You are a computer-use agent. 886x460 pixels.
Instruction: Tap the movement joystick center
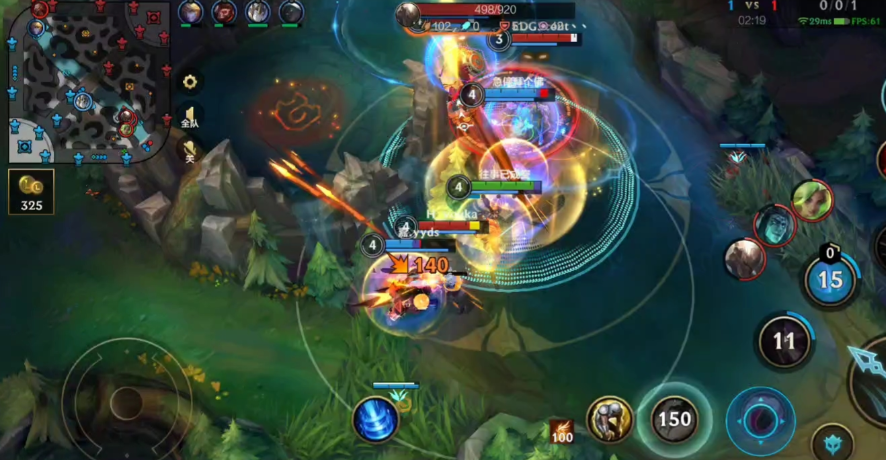[126, 402]
